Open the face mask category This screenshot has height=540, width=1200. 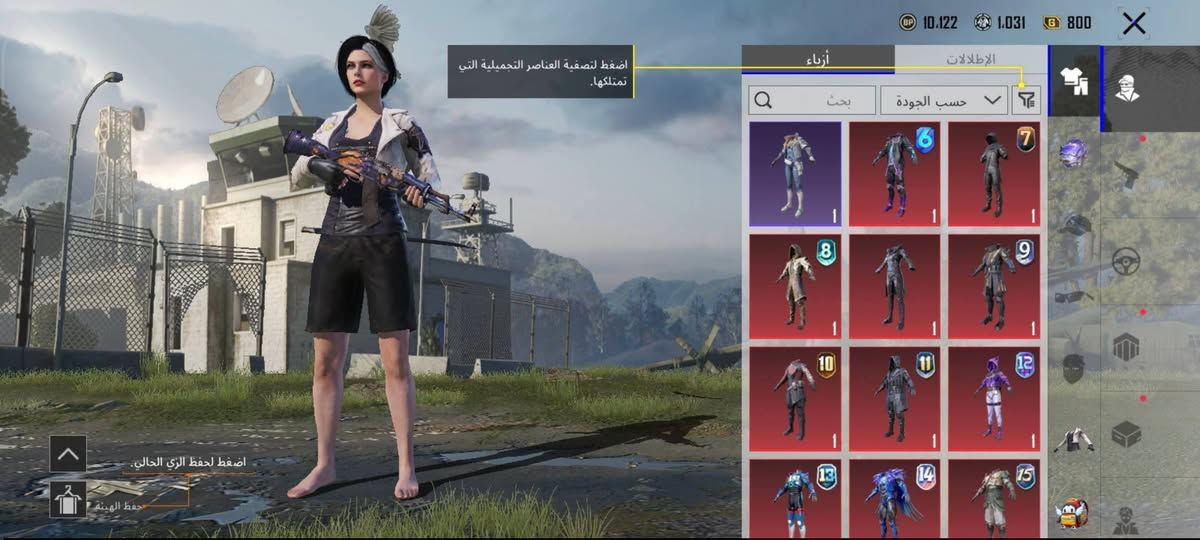coord(1073,364)
